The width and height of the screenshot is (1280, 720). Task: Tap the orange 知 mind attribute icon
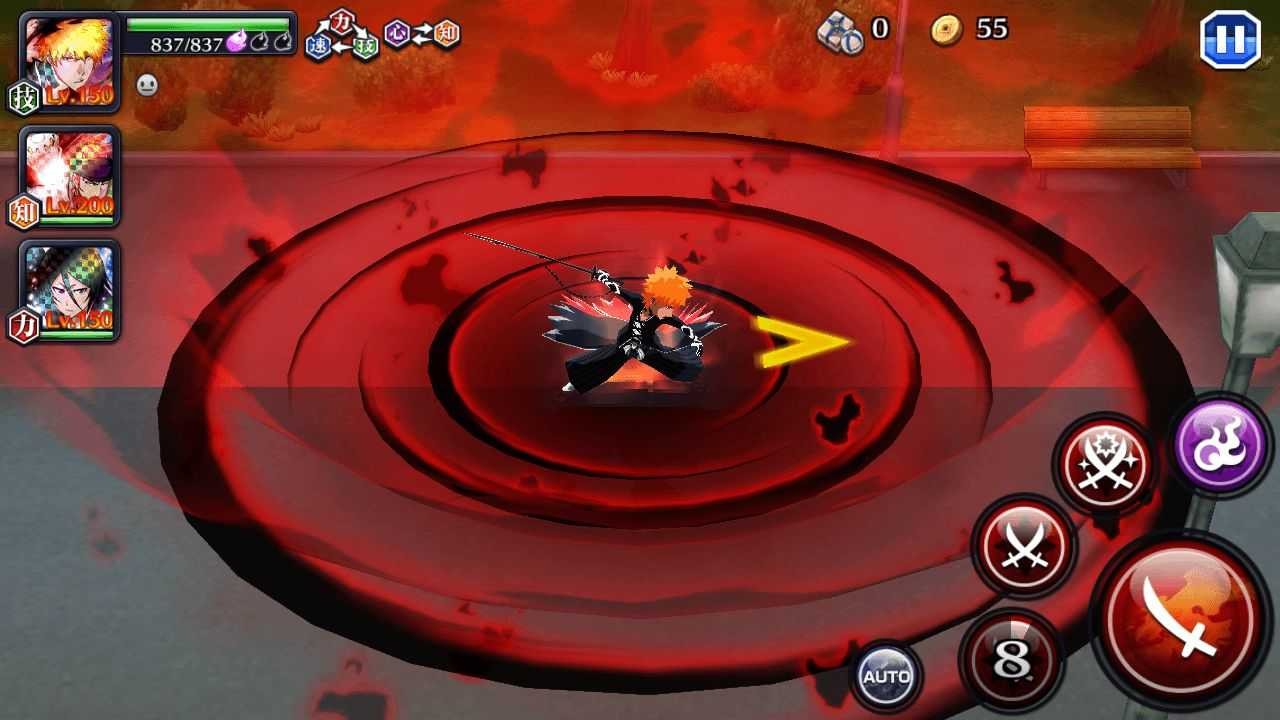click(x=445, y=33)
